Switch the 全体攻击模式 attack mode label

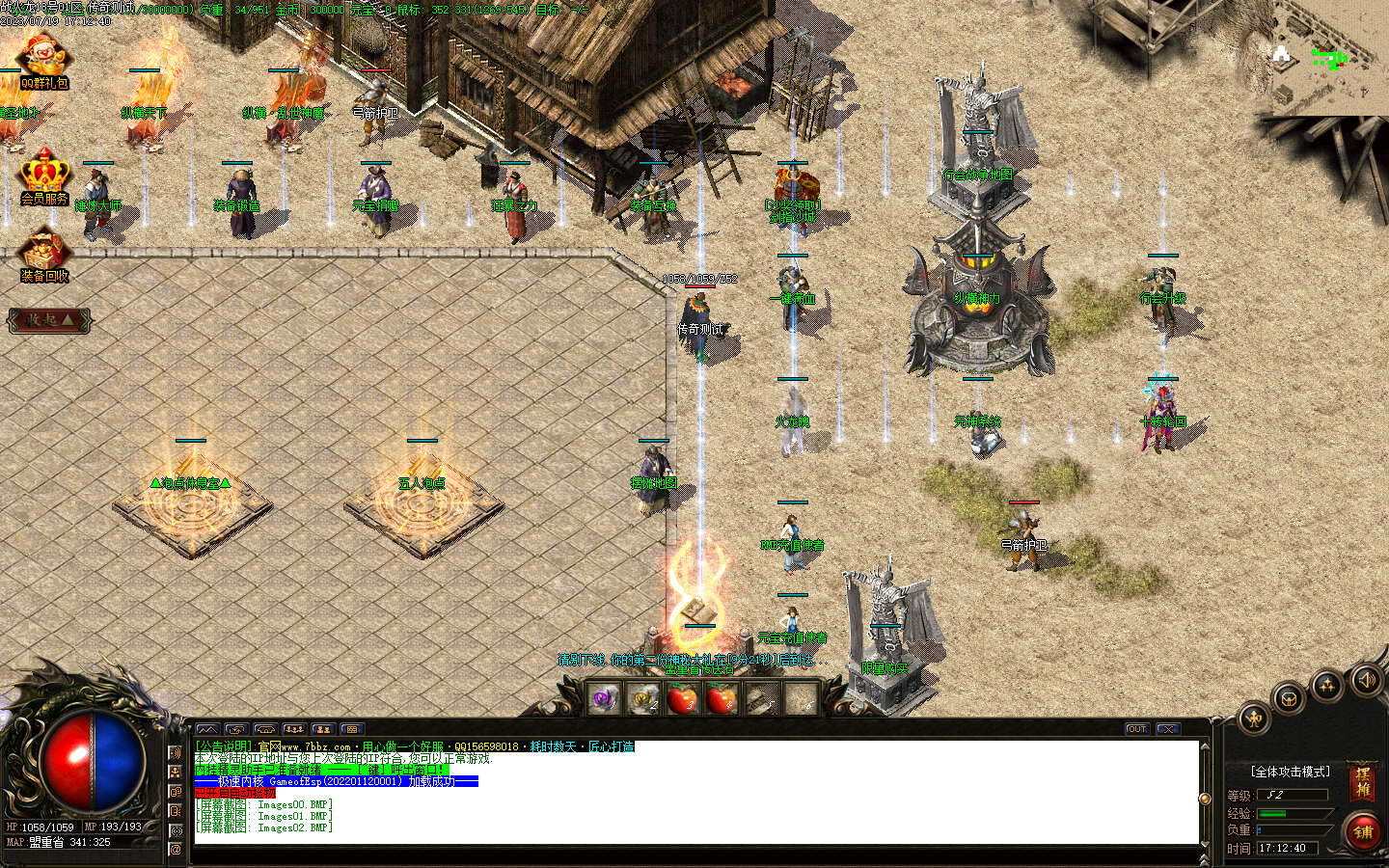1290,771
